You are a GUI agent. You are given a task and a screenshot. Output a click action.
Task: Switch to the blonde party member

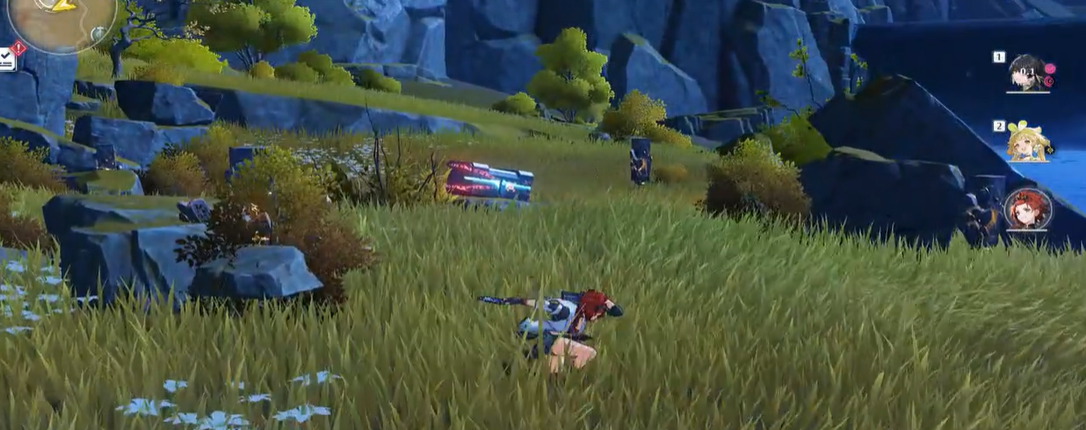pyautogui.click(x=1027, y=142)
